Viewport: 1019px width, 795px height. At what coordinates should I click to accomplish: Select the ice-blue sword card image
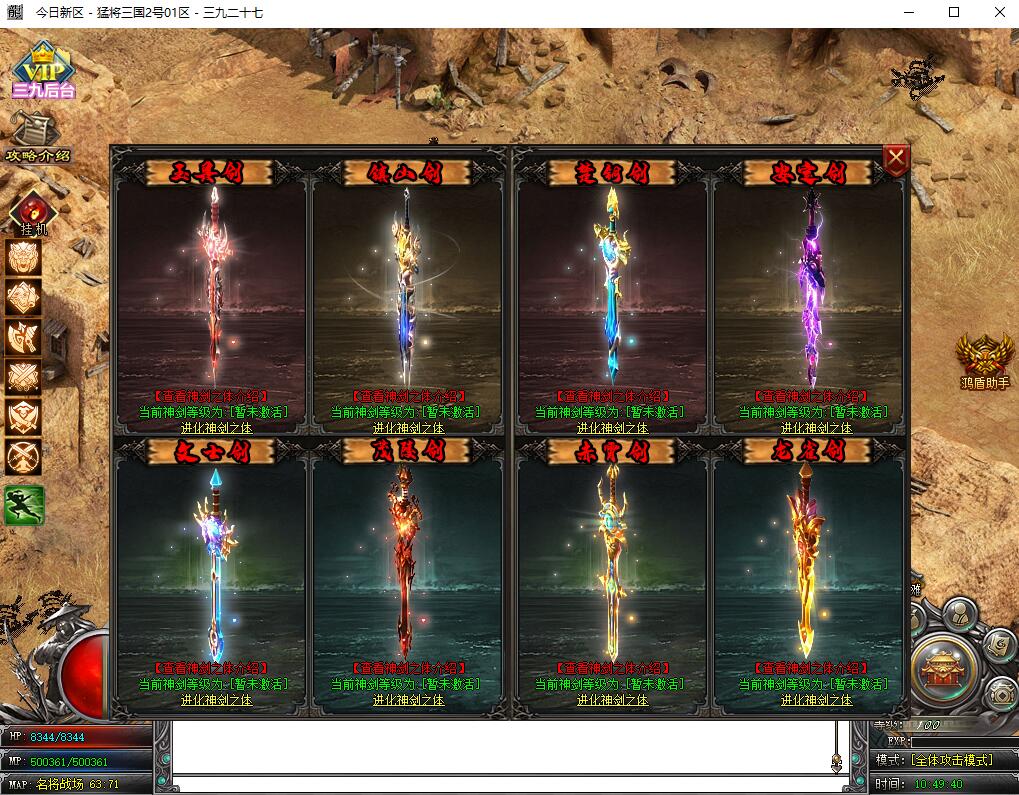[x=212, y=565]
